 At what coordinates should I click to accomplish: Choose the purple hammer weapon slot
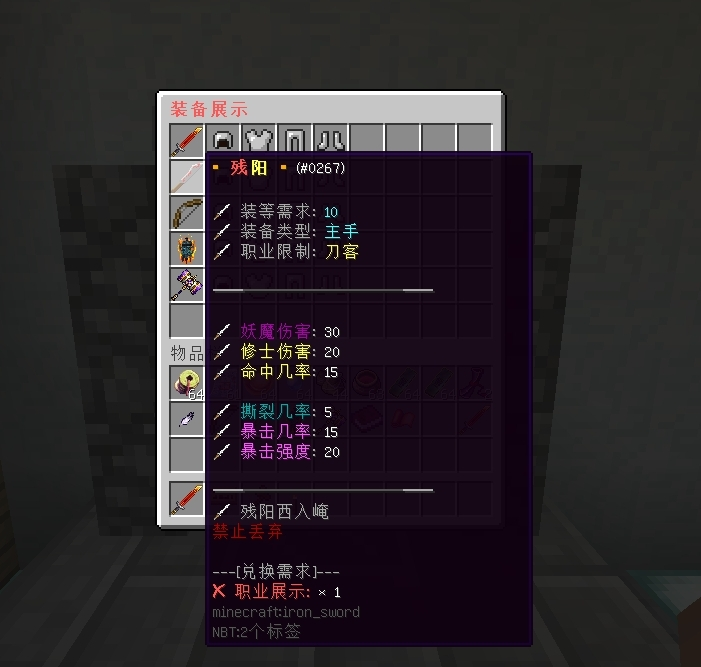point(187,285)
